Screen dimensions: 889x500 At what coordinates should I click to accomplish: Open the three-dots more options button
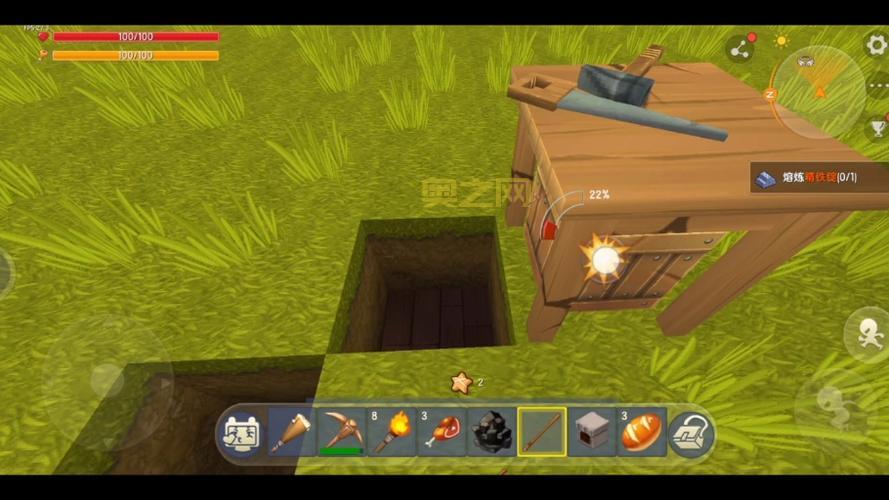(x=878, y=86)
